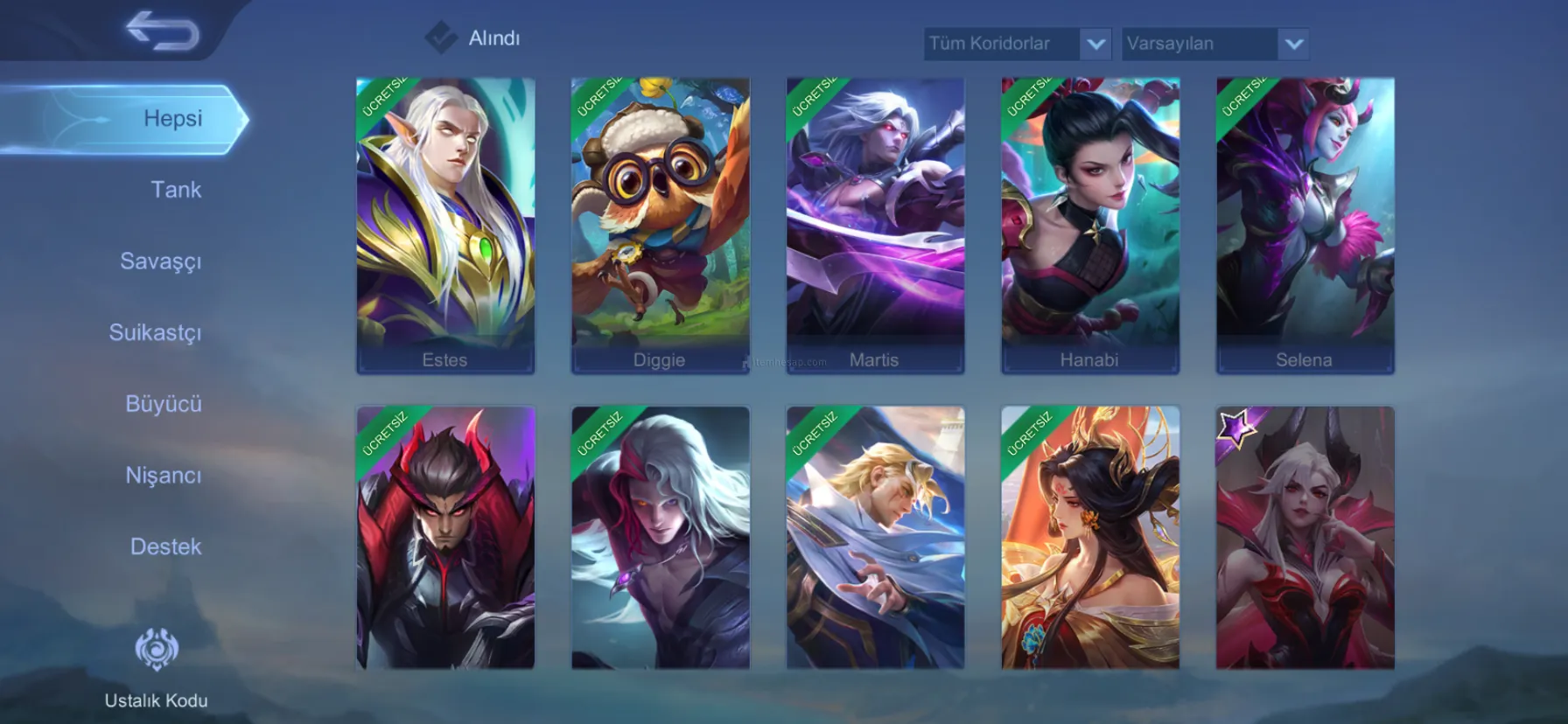Viewport: 1568px width, 724px height.
Task: Open the Varsayılan sort dropdown
Action: point(1214,44)
